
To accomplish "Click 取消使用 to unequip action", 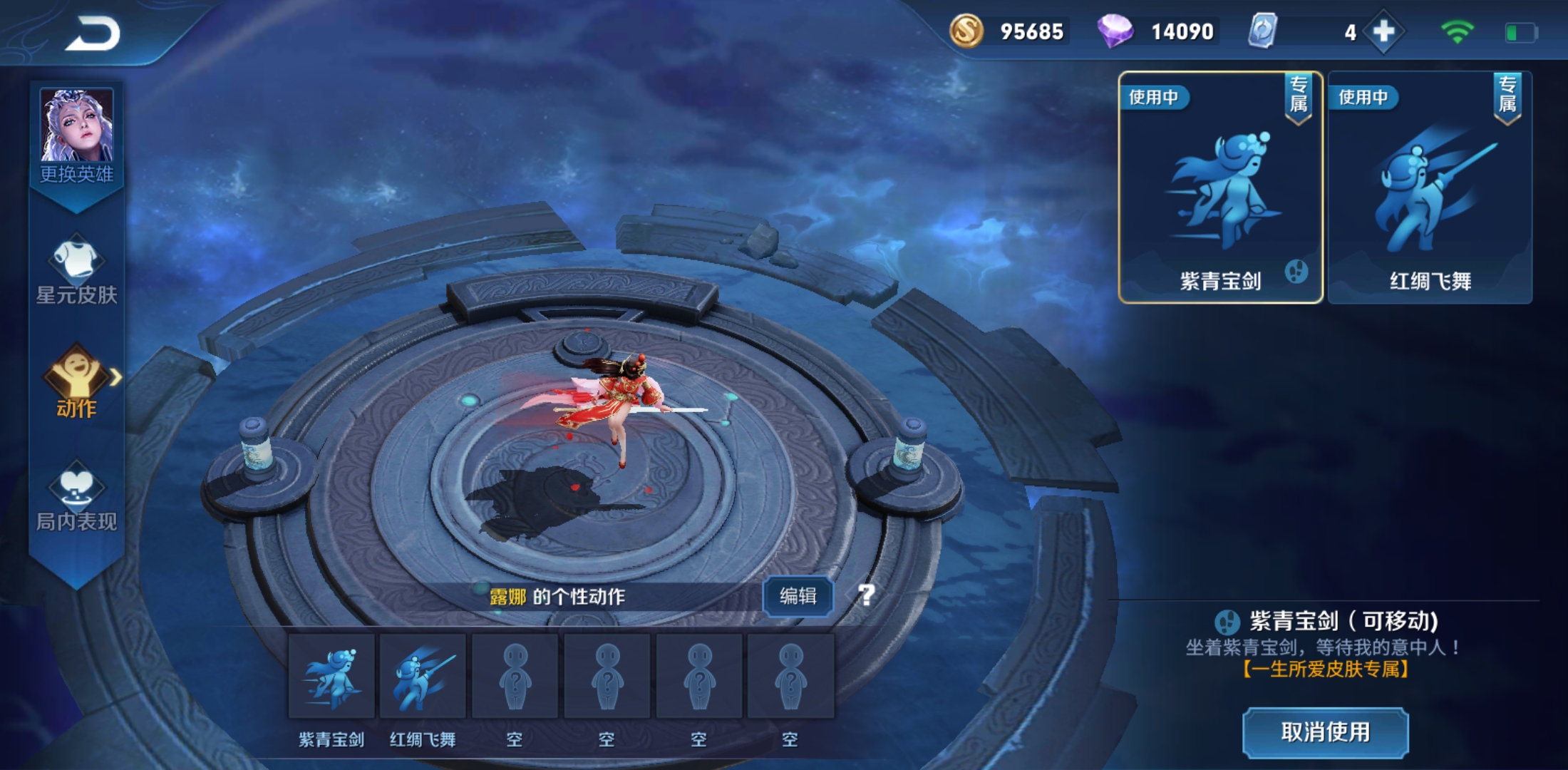I will coord(1325,732).
